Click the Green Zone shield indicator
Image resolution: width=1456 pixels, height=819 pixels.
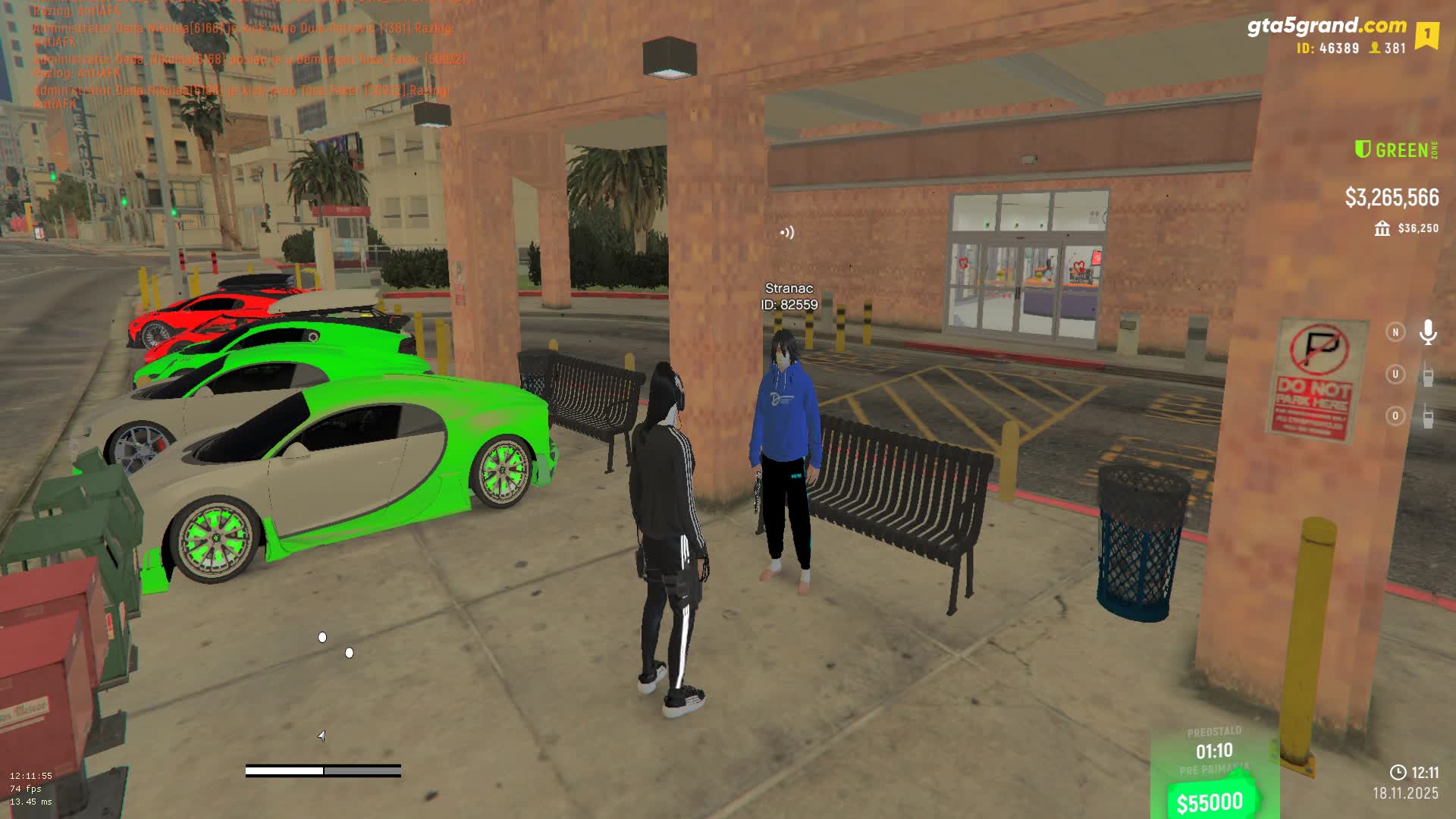(1363, 149)
